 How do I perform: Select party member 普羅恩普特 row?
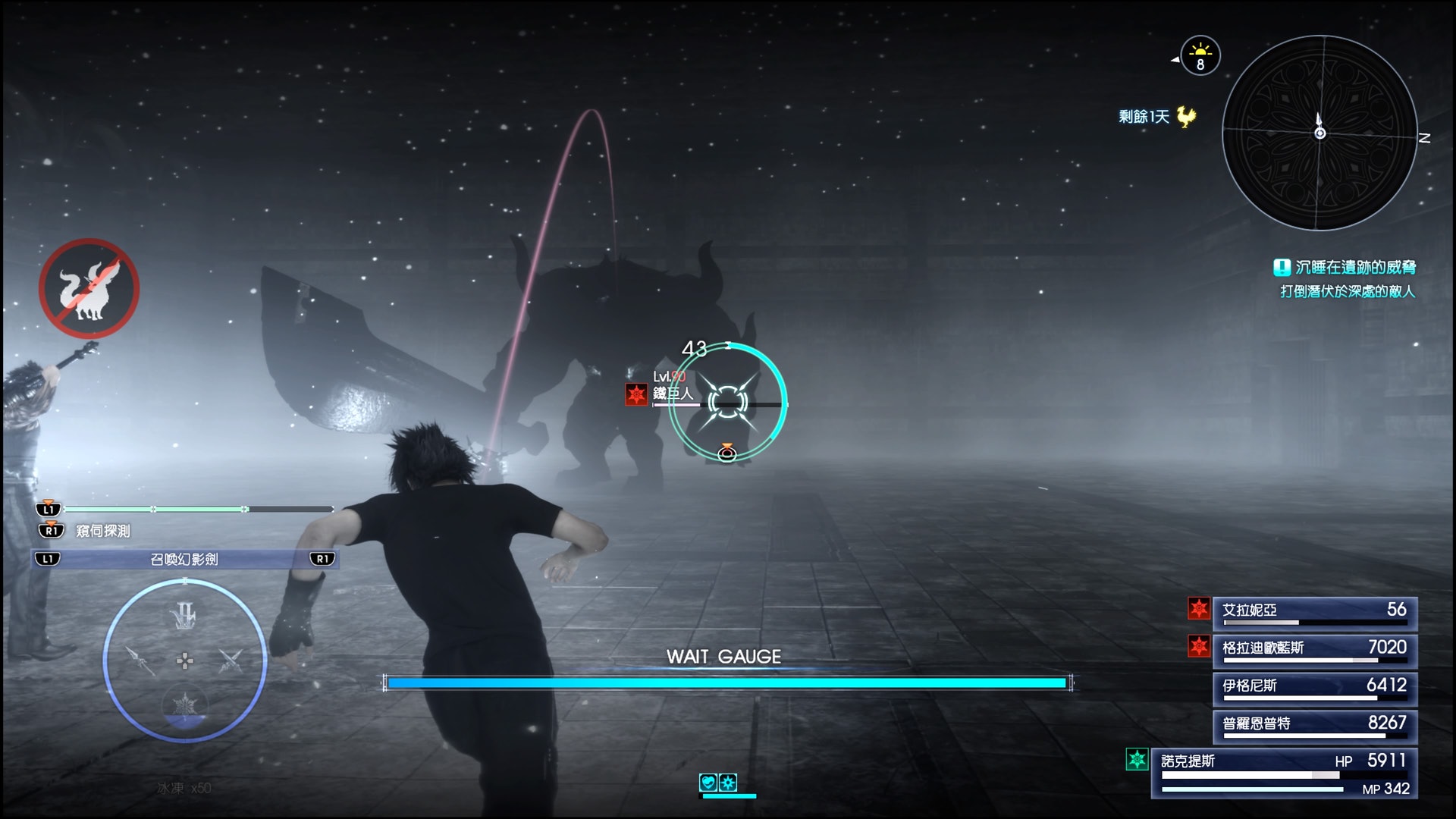pos(1315,724)
